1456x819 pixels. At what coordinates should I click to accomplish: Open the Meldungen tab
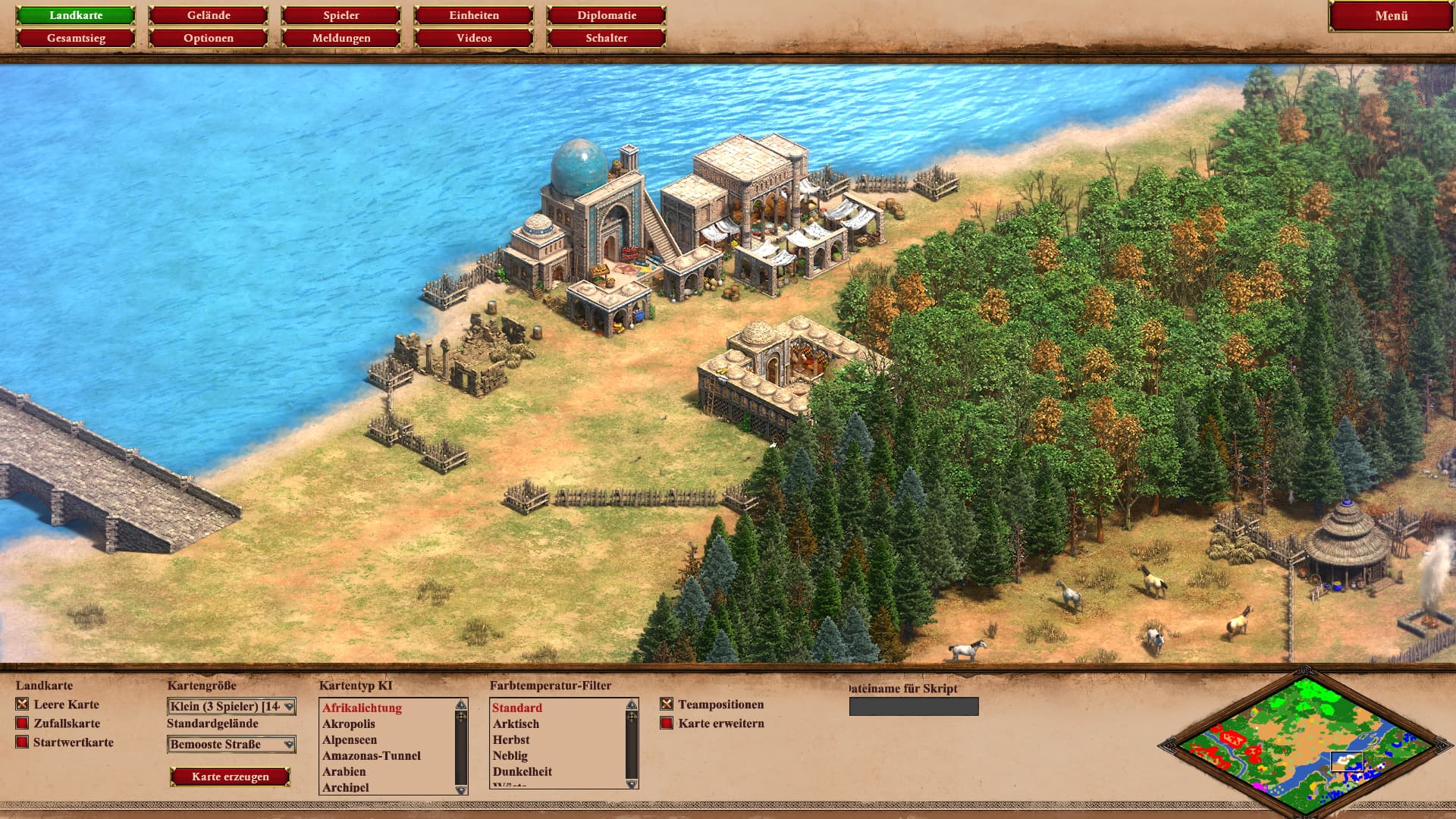tap(341, 38)
